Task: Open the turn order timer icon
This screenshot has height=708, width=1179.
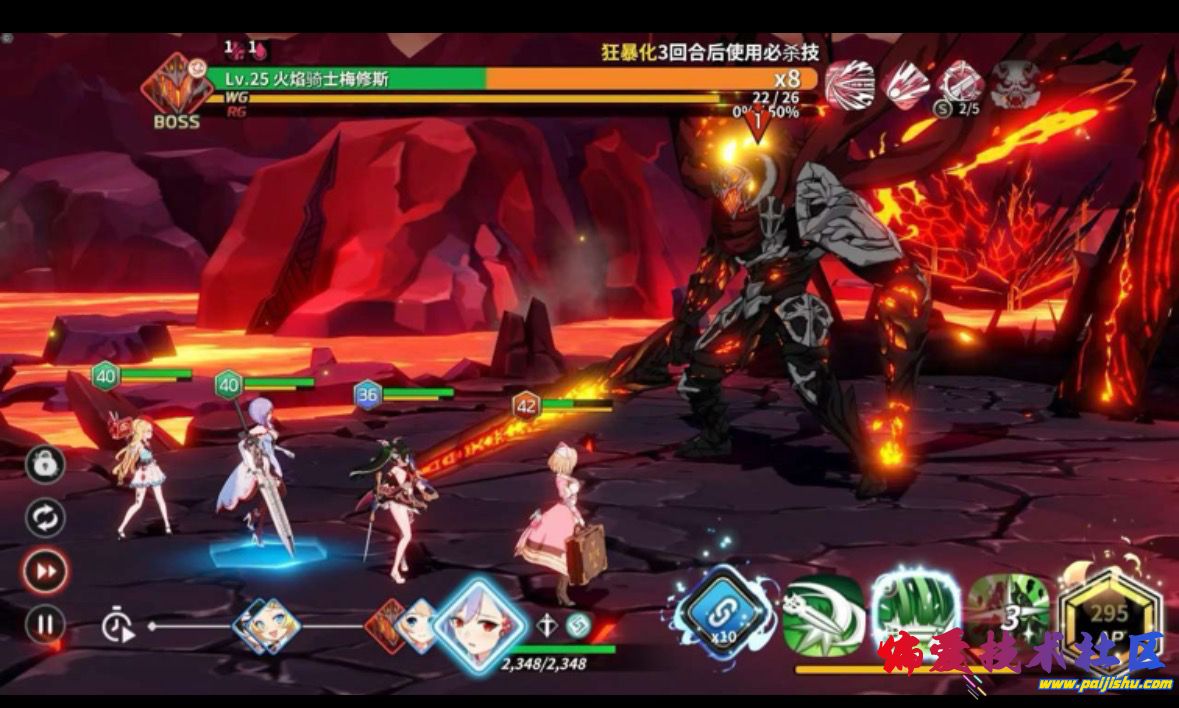Action: click(x=118, y=627)
